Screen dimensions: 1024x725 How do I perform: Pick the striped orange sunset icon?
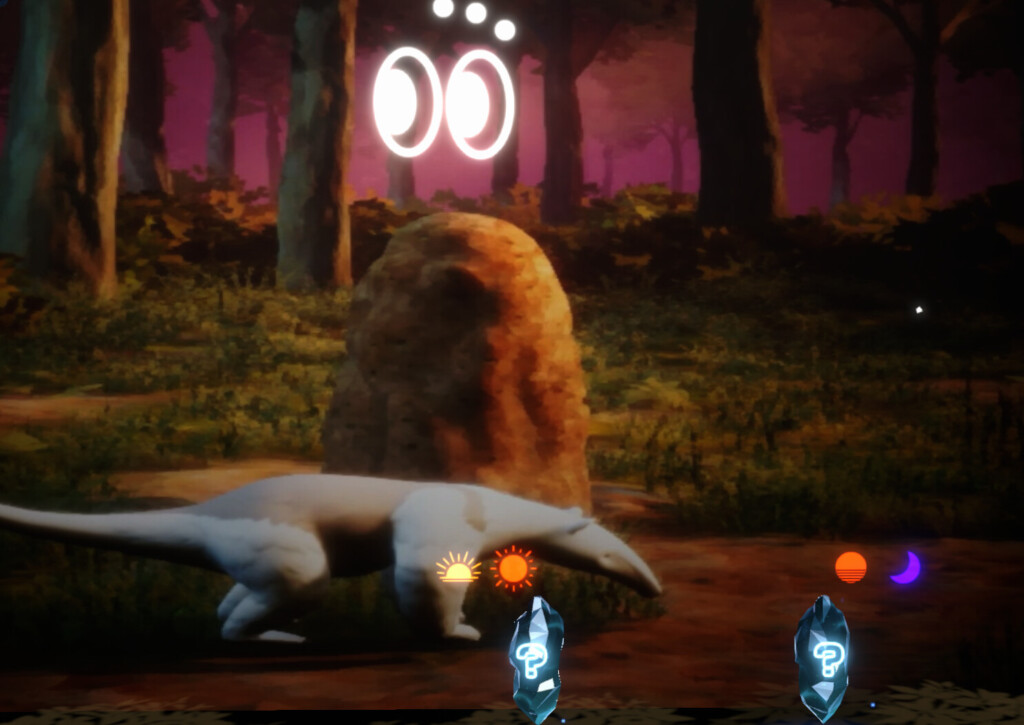point(851,567)
